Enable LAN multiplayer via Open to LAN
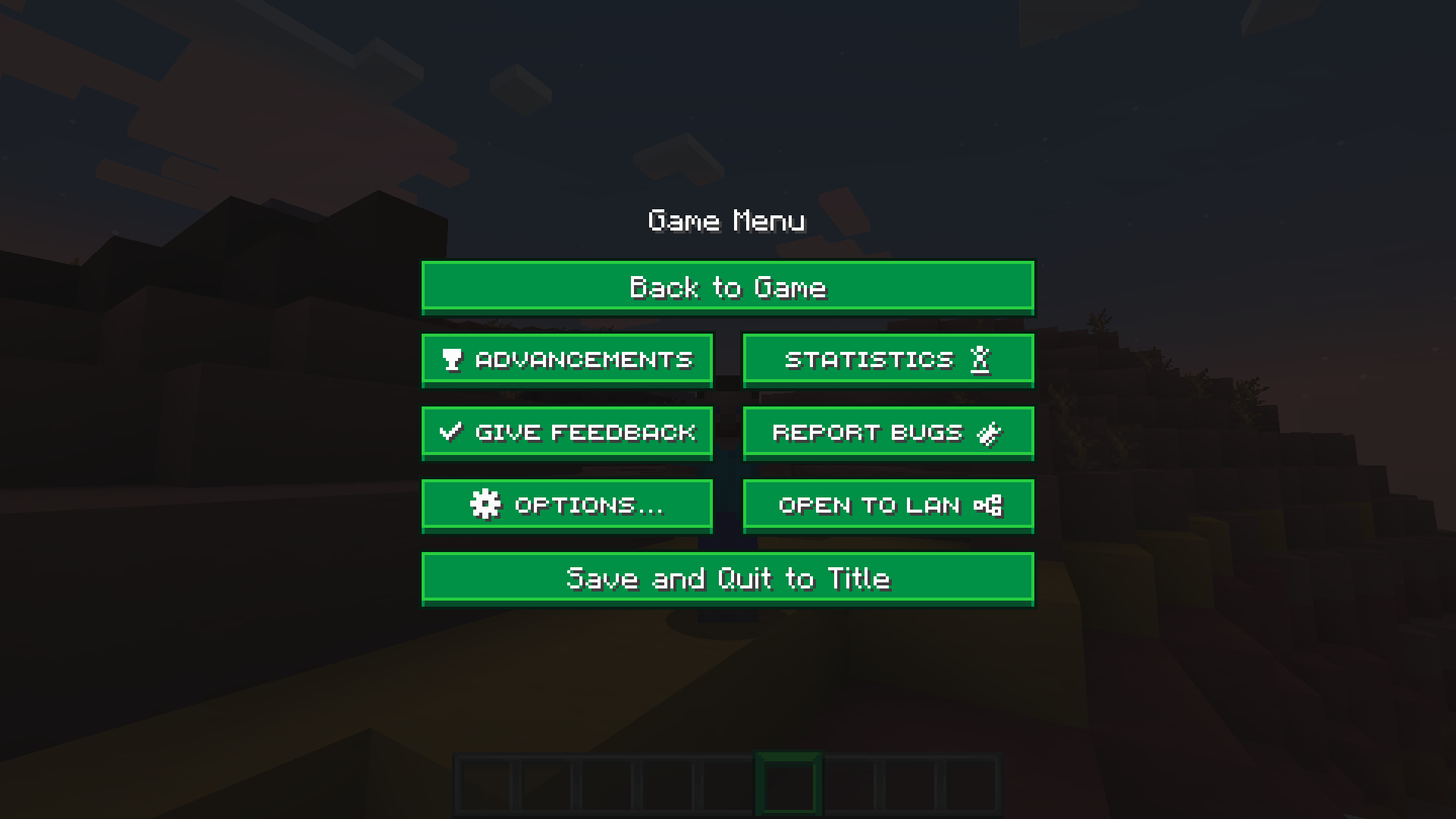 coord(887,504)
